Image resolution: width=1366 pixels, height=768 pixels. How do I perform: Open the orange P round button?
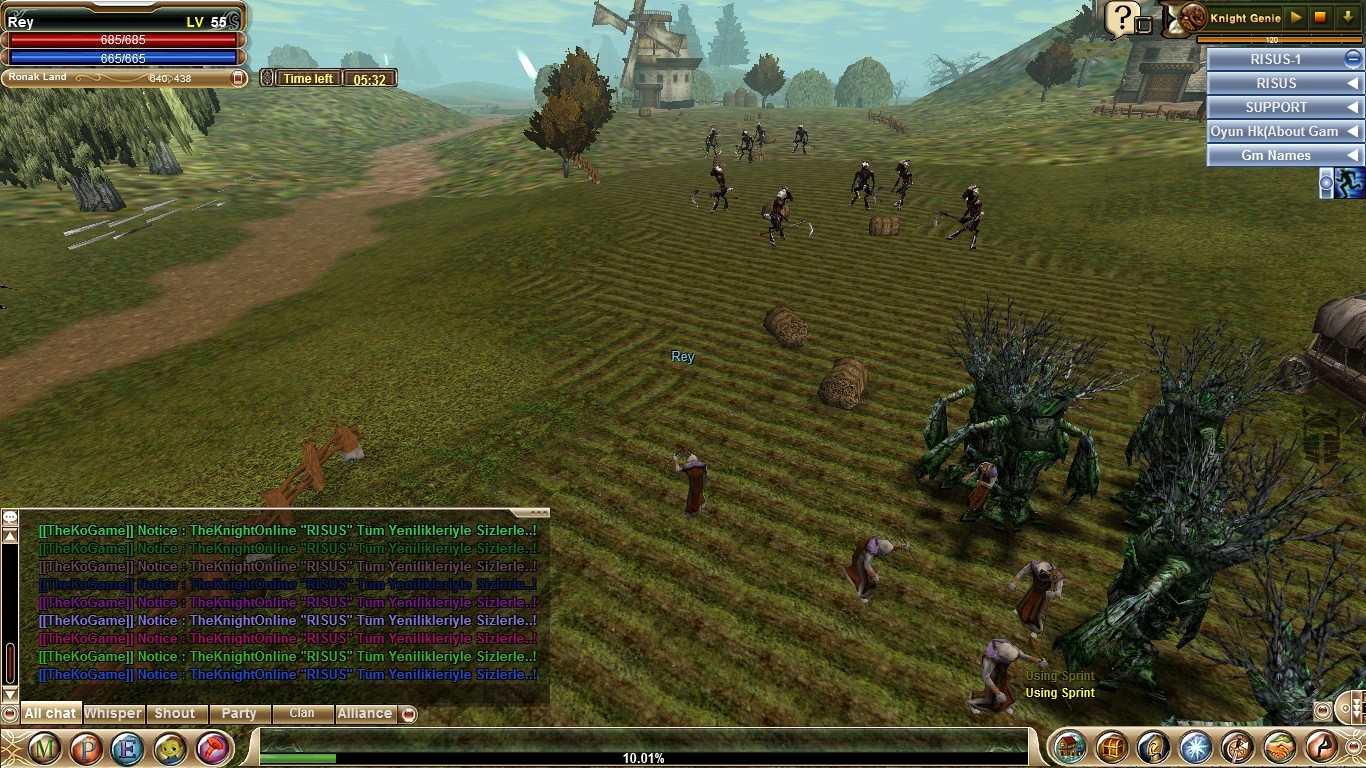pyautogui.click(x=86, y=748)
